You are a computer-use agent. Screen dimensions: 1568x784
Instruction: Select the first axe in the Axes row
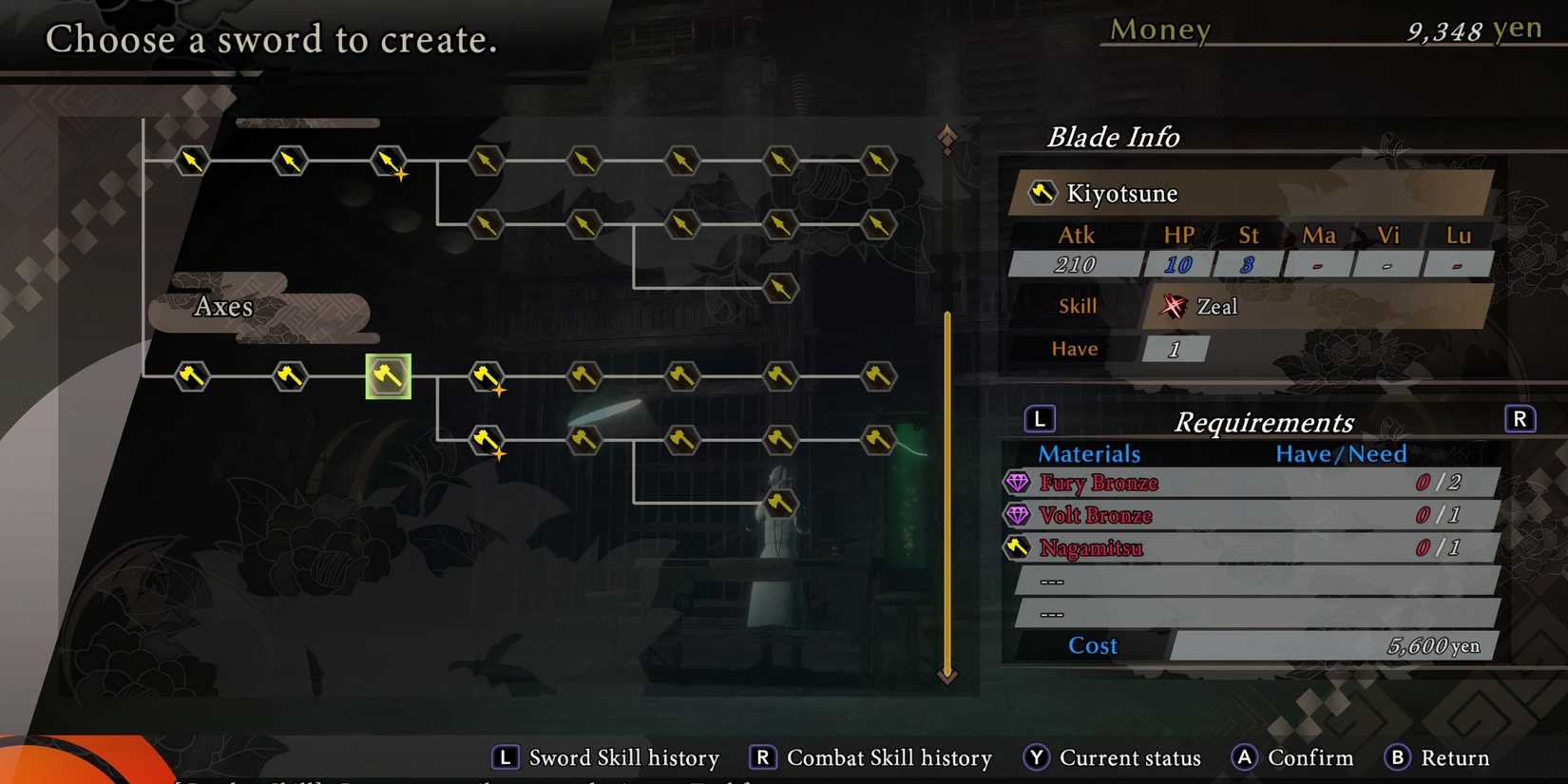[192, 376]
